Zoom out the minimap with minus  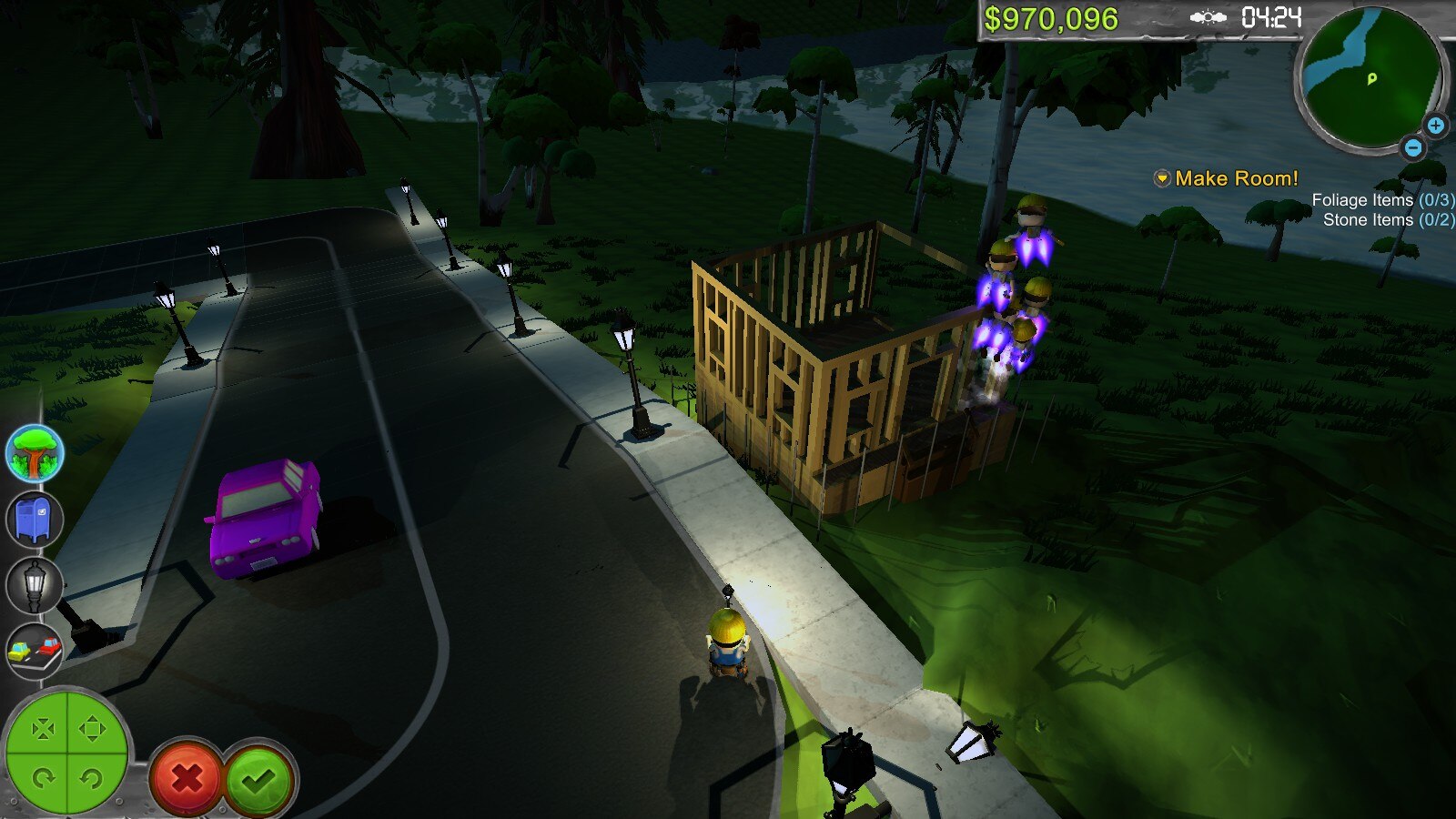click(1412, 147)
